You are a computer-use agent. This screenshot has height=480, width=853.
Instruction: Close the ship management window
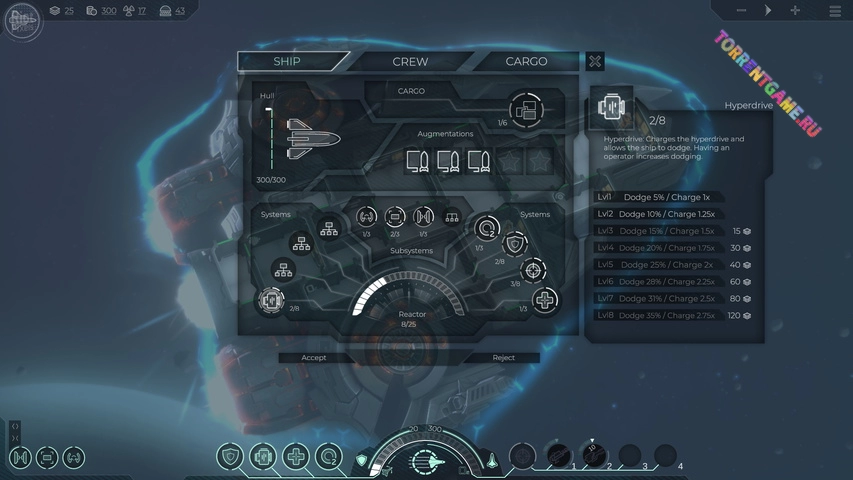(595, 61)
